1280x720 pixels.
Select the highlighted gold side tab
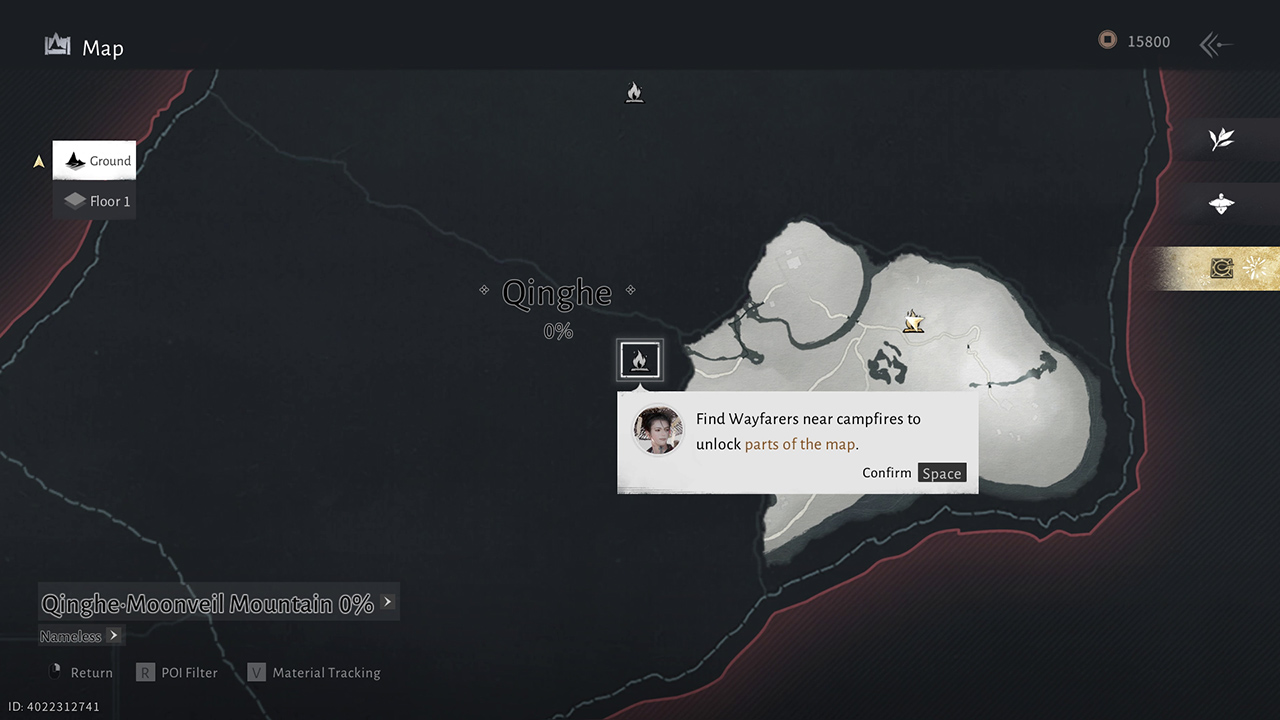pos(1222,268)
